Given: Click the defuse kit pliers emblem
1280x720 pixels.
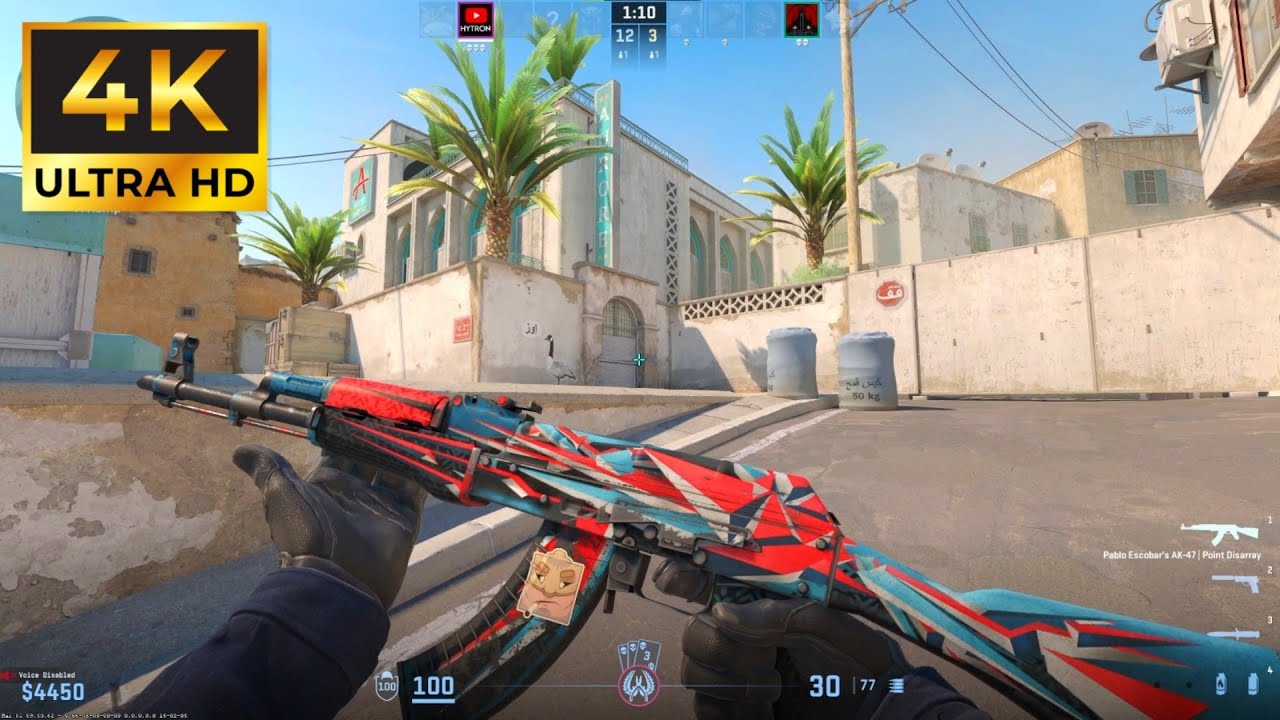Looking at the screenshot, I should click(638, 685).
